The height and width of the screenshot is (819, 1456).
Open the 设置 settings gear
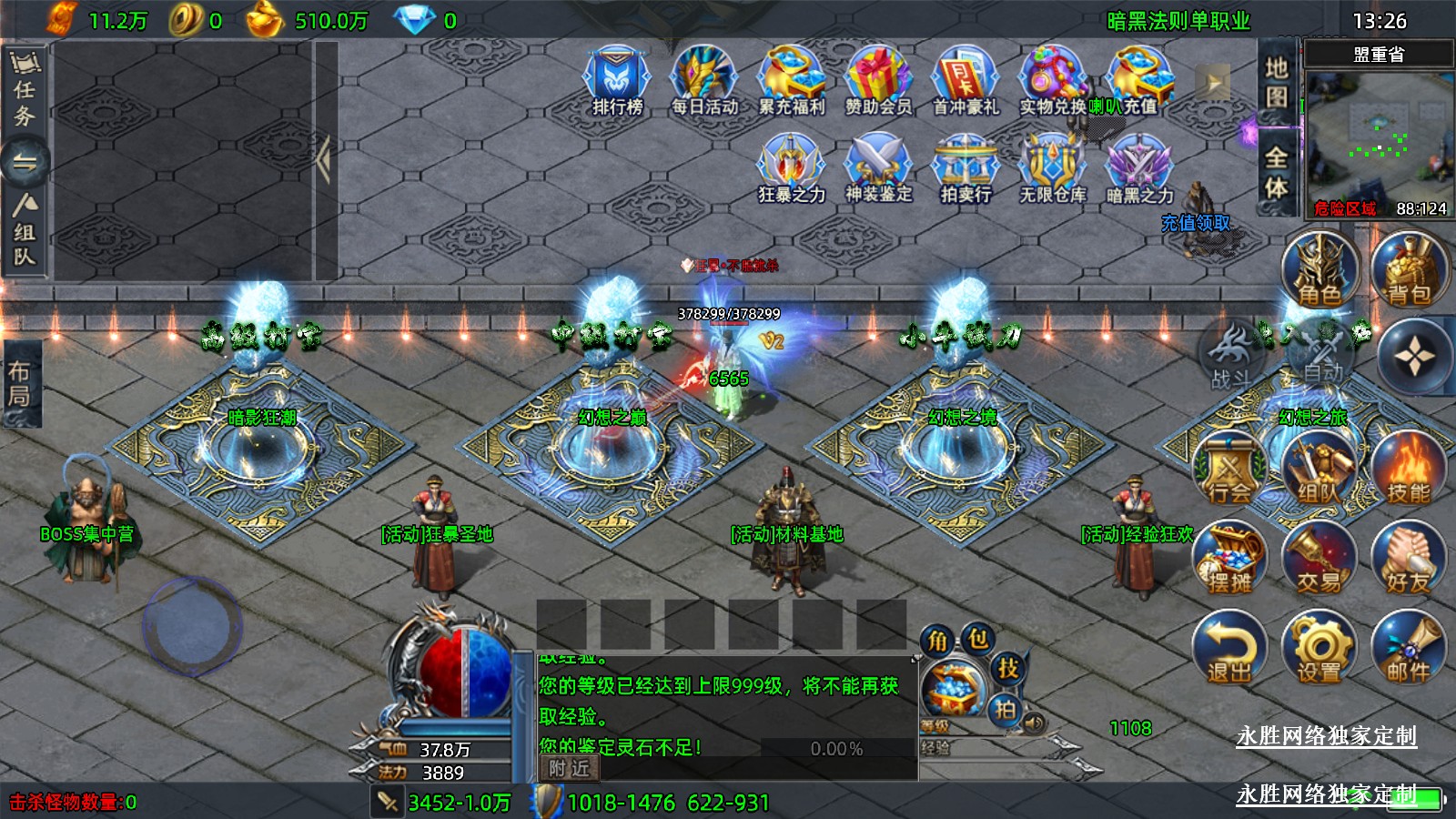tap(1319, 648)
